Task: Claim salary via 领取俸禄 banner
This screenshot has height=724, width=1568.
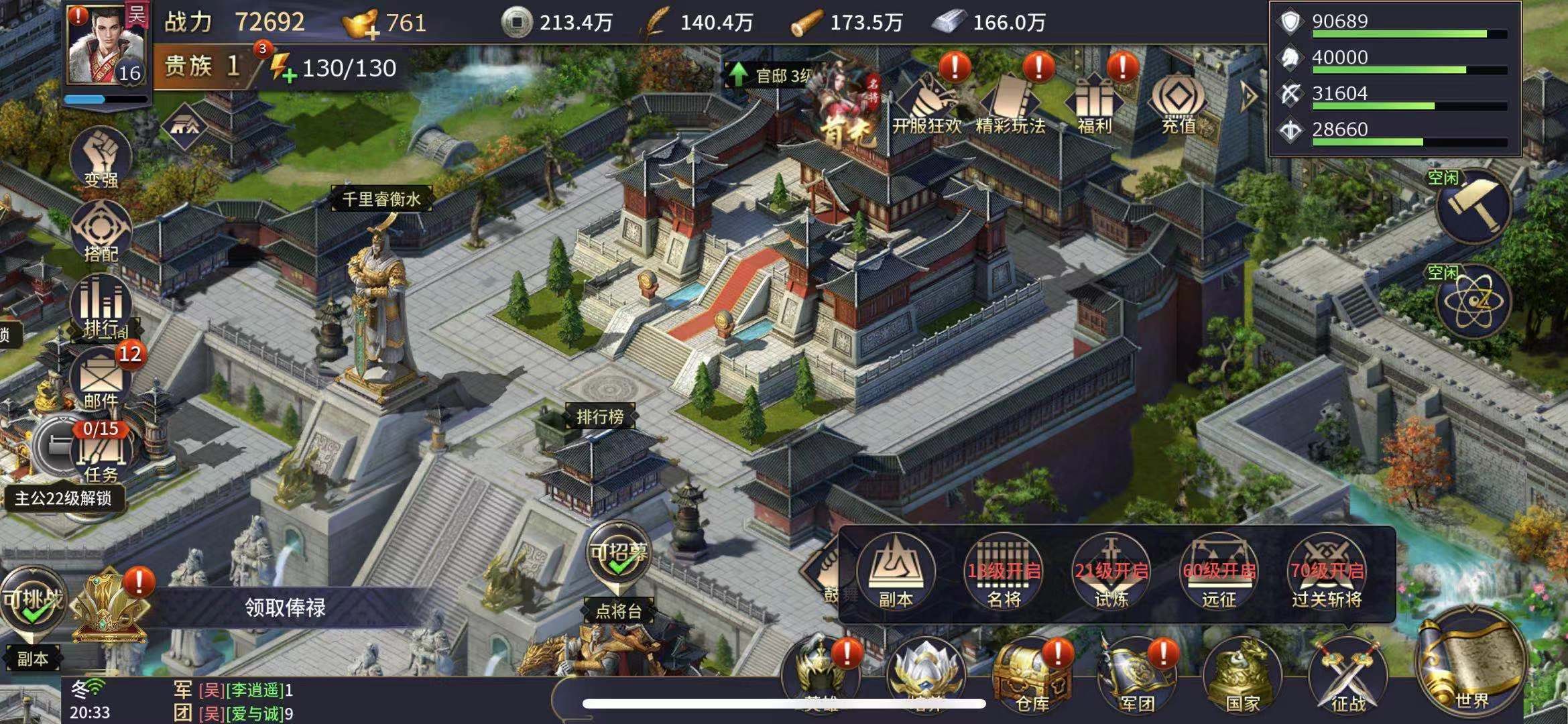Action: [x=285, y=607]
